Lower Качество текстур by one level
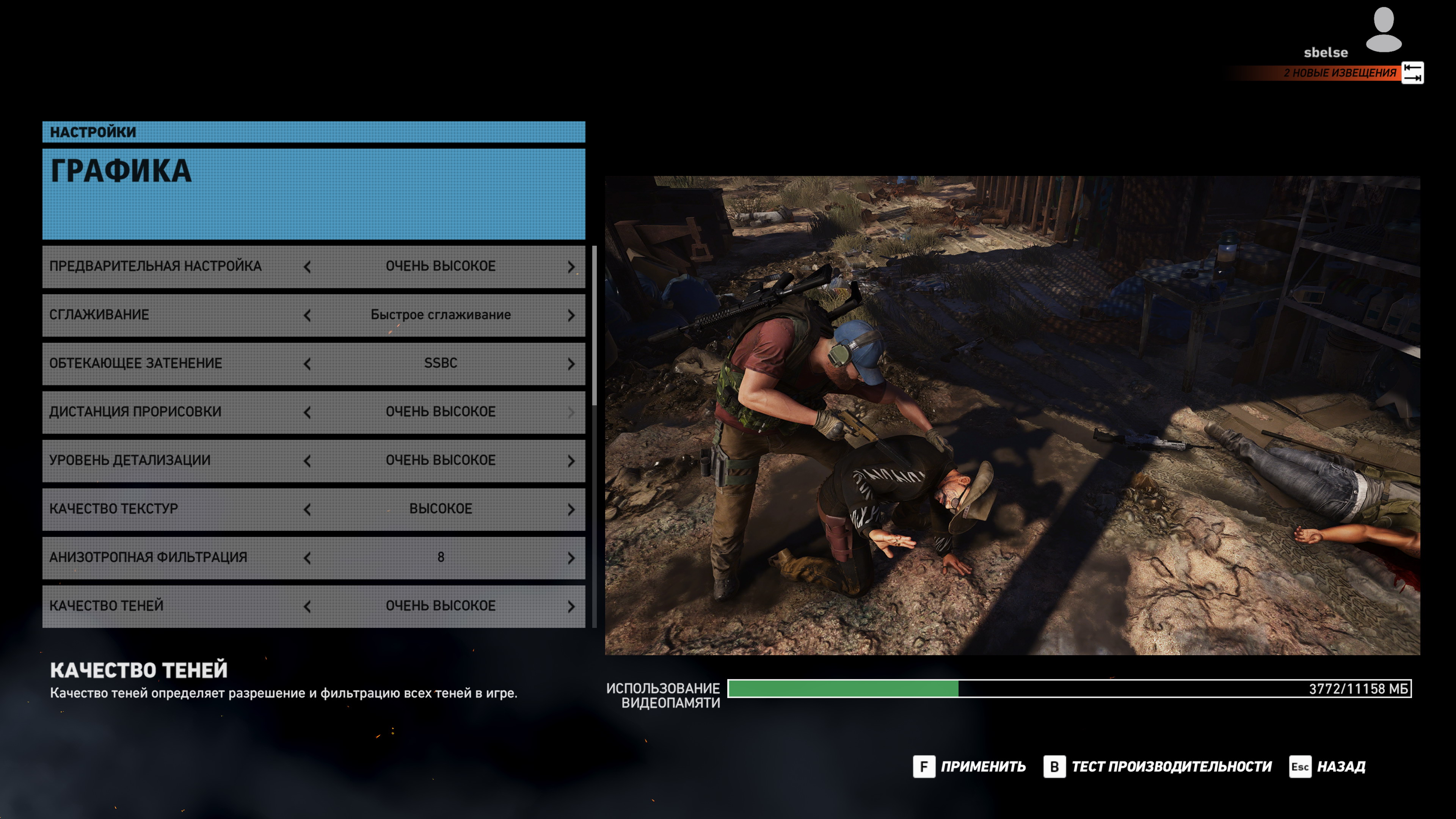Viewport: 1456px width, 819px height. point(307,510)
